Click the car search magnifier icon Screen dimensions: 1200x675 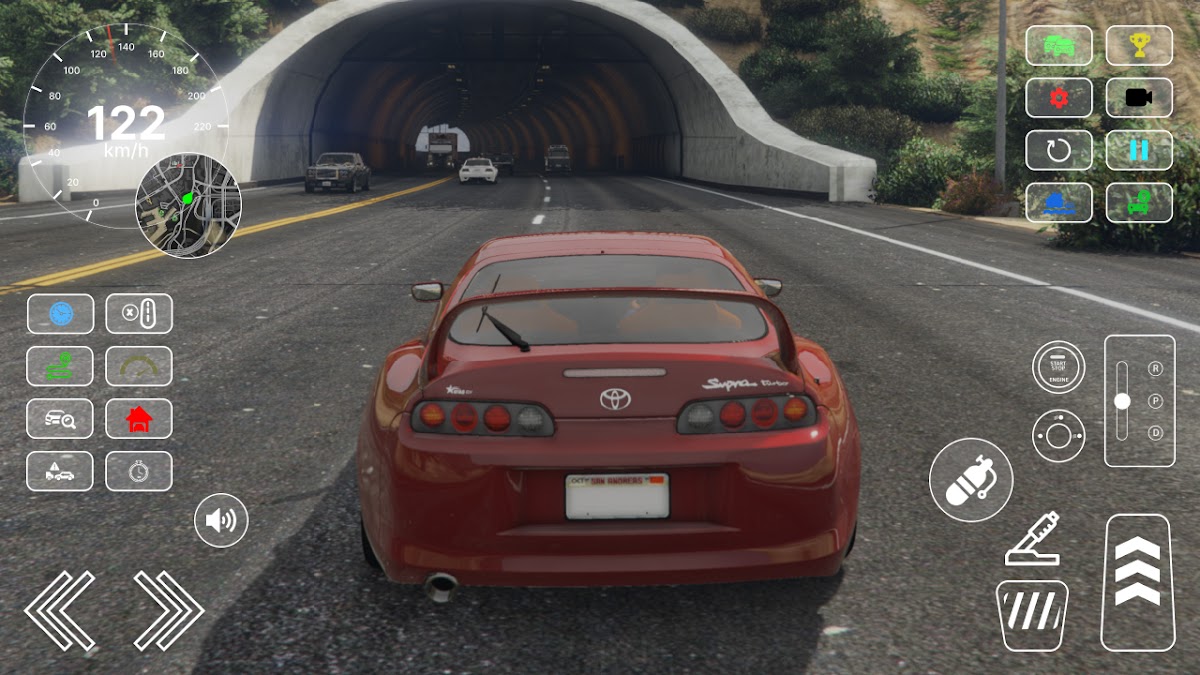pos(60,419)
